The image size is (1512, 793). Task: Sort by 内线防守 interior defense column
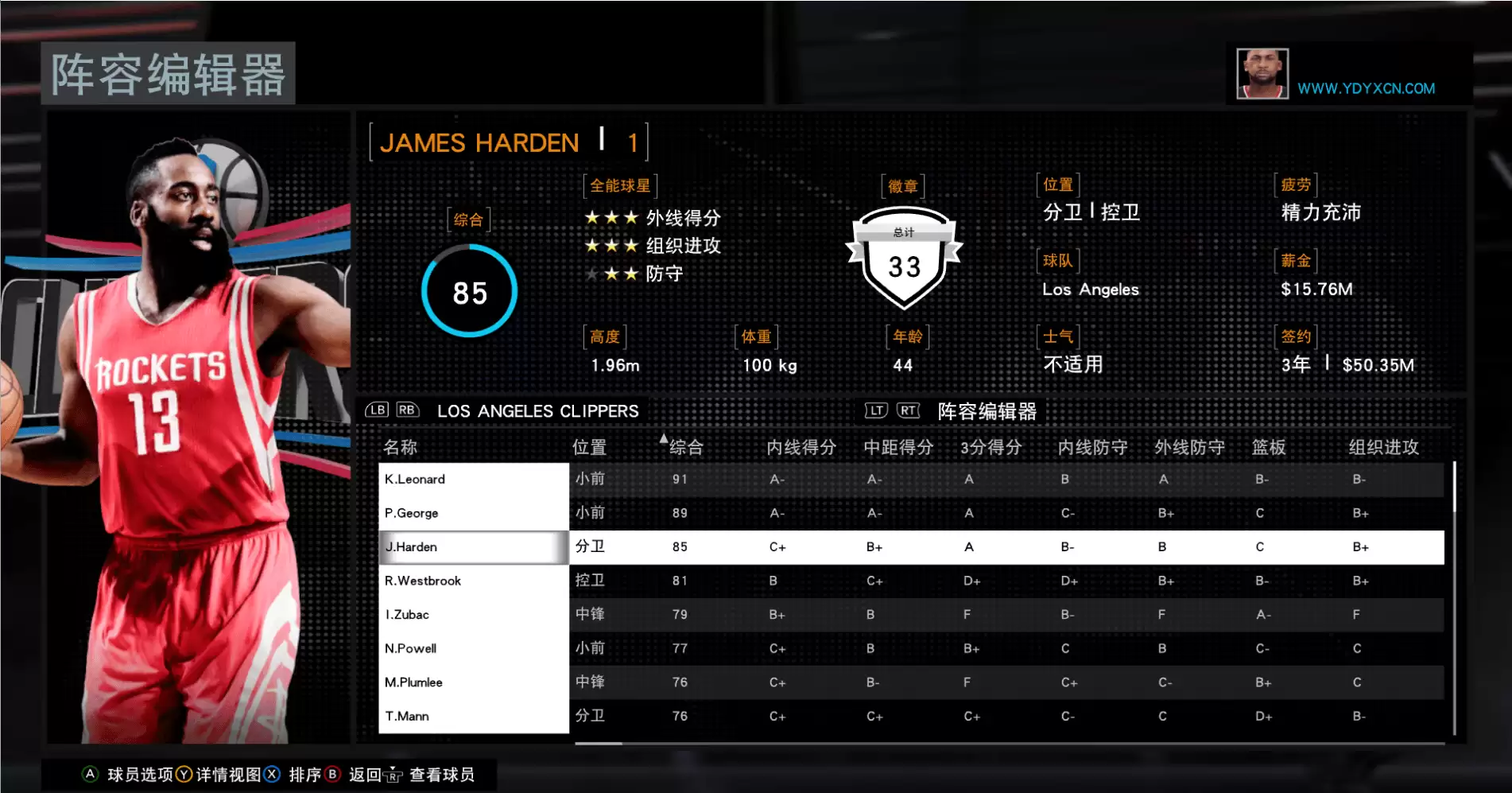tap(1092, 447)
